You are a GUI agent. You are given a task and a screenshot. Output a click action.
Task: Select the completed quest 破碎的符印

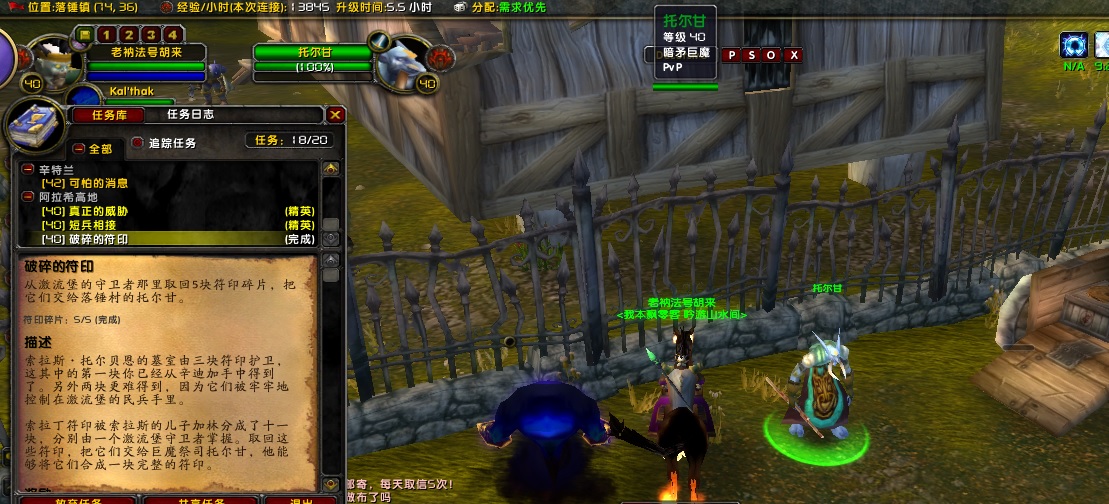84,239
